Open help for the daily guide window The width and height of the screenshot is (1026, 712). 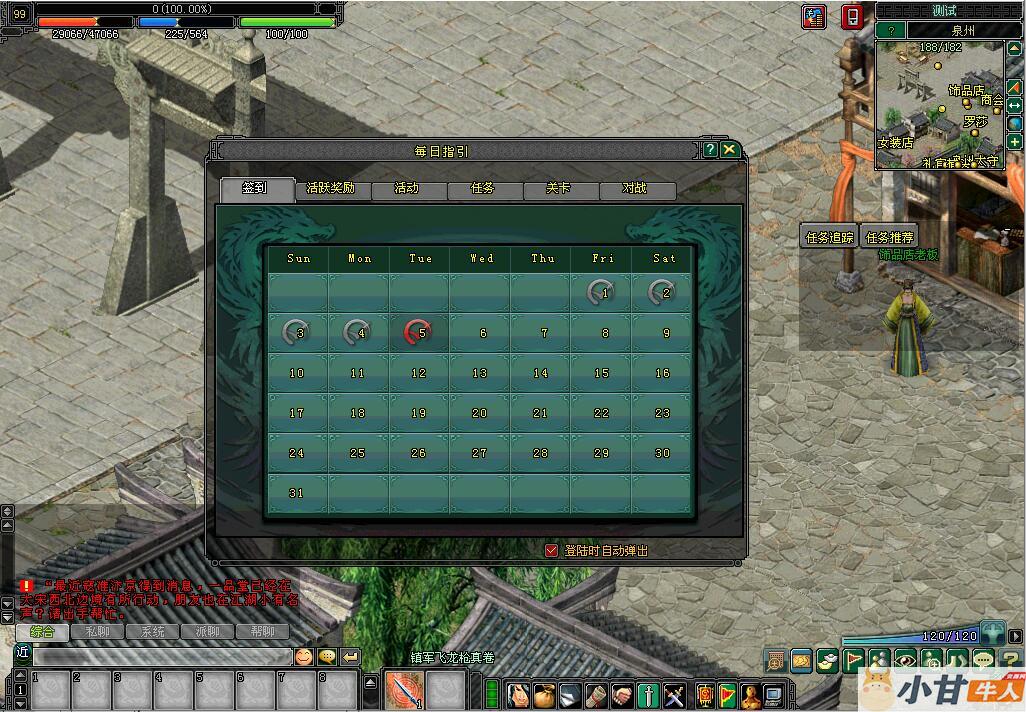(710, 150)
